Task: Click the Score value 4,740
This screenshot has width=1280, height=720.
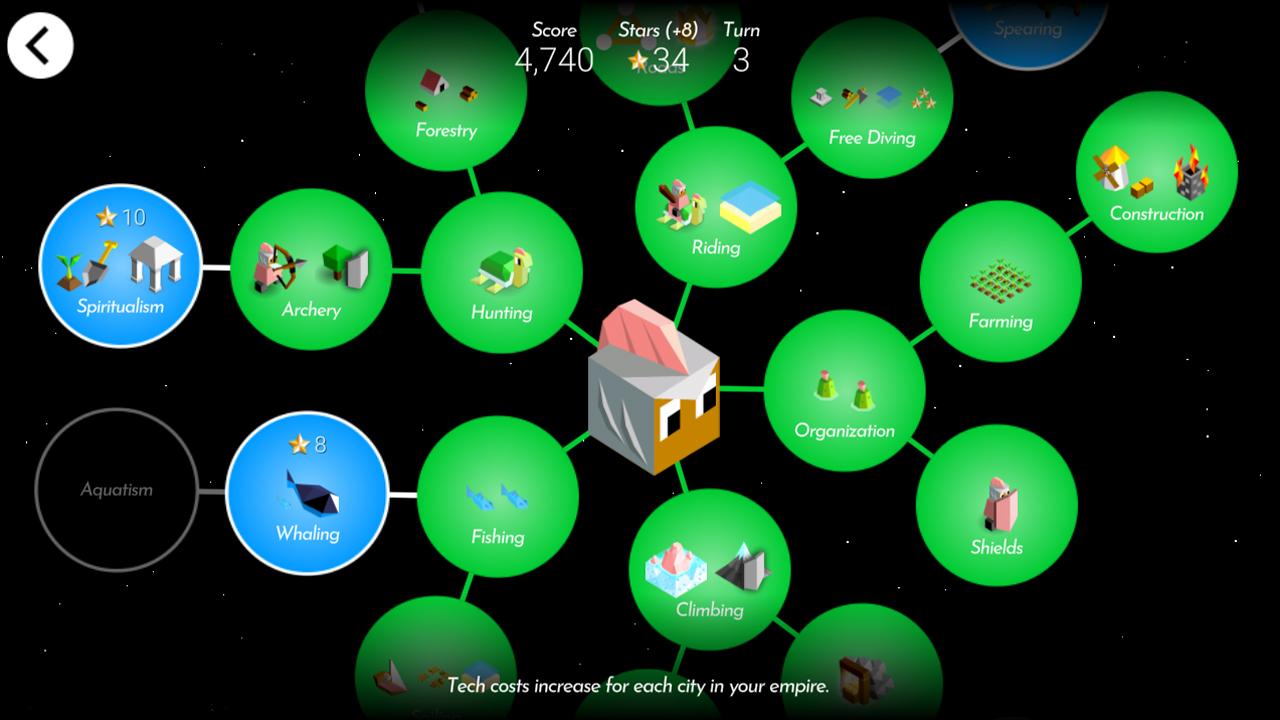Action: (x=556, y=60)
